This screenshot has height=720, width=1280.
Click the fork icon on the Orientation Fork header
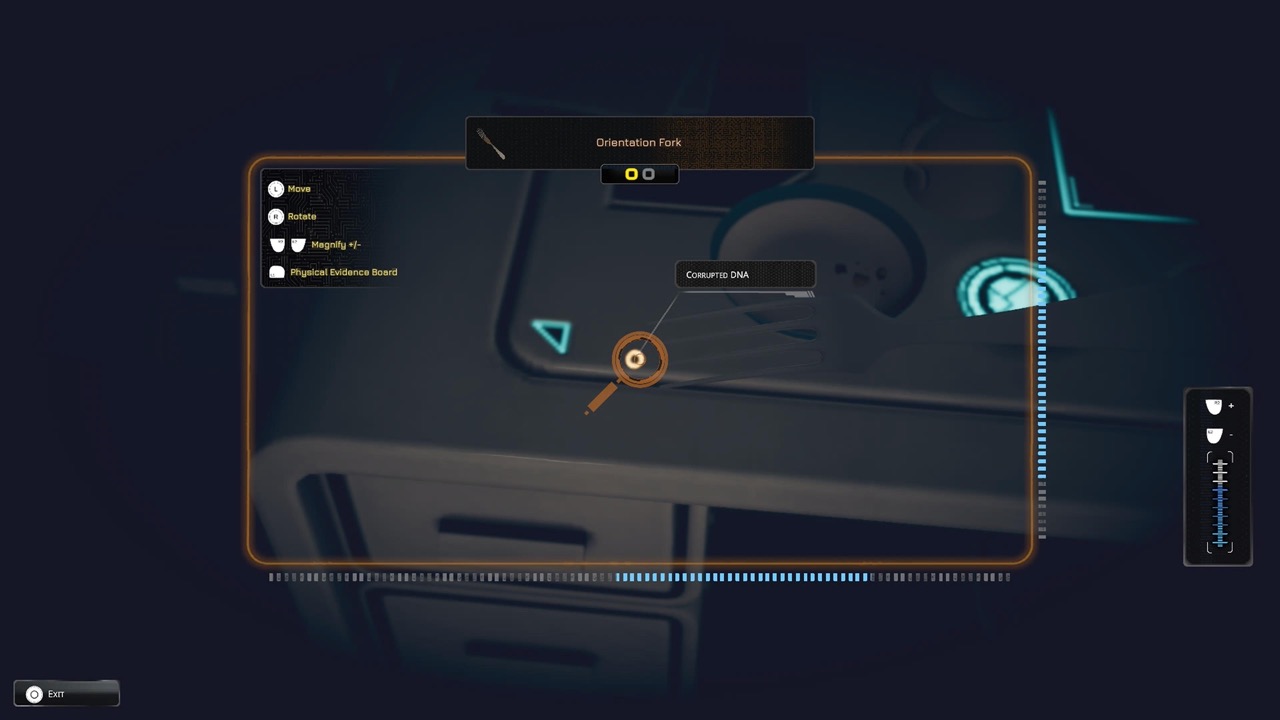[x=491, y=143]
